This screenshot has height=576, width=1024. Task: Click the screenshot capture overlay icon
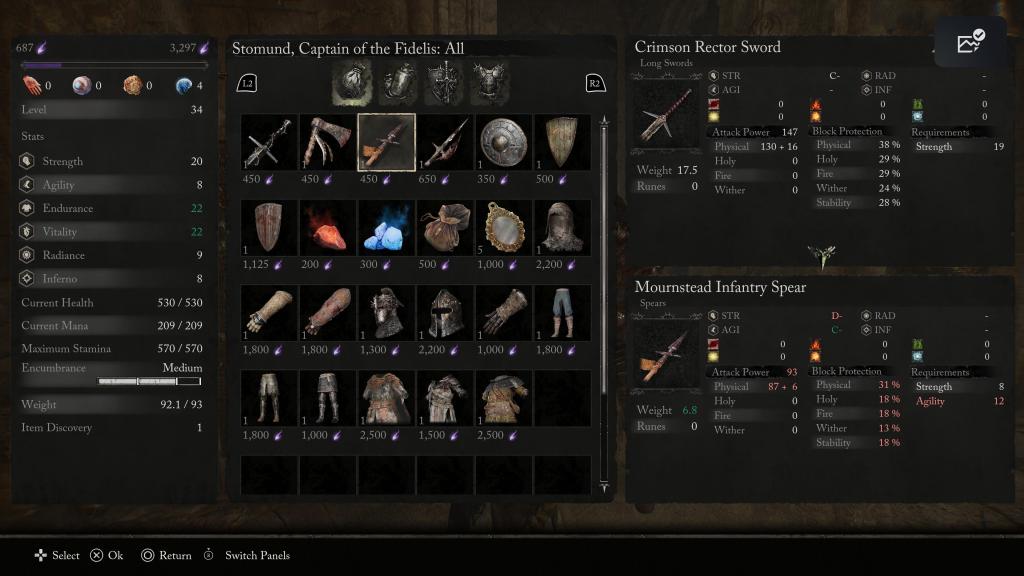point(970,42)
